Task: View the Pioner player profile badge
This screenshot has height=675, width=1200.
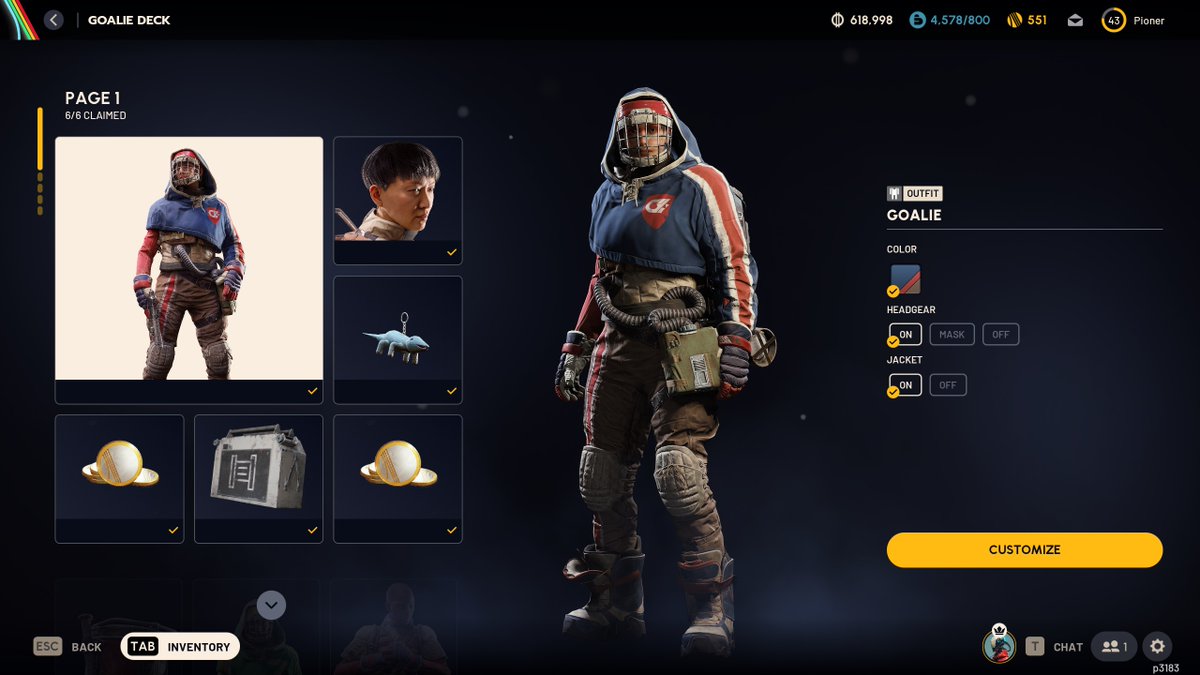Action: tap(1133, 20)
